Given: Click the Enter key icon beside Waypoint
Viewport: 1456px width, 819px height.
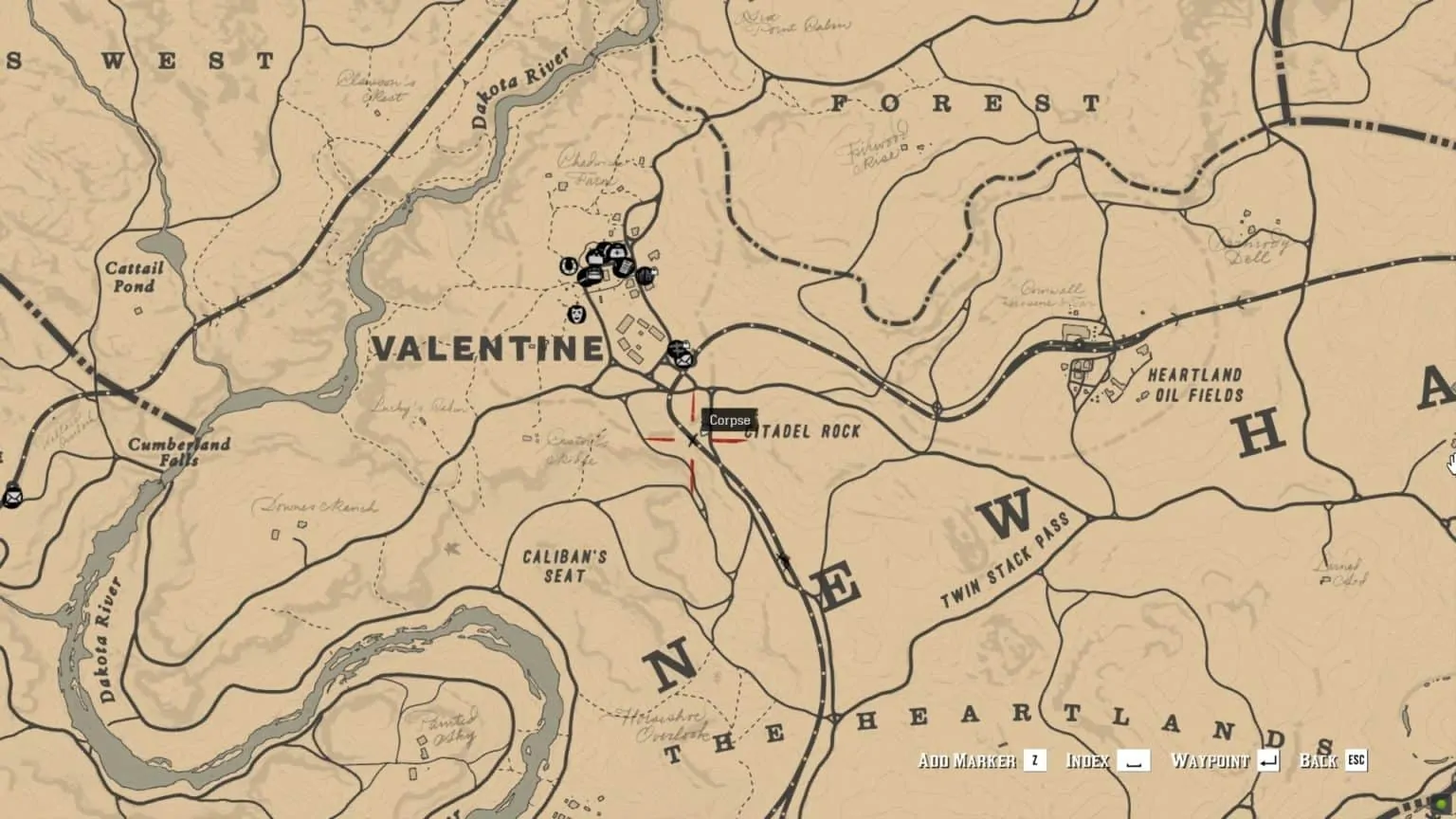Looking at the screenshot, I should pos(1270,759).
